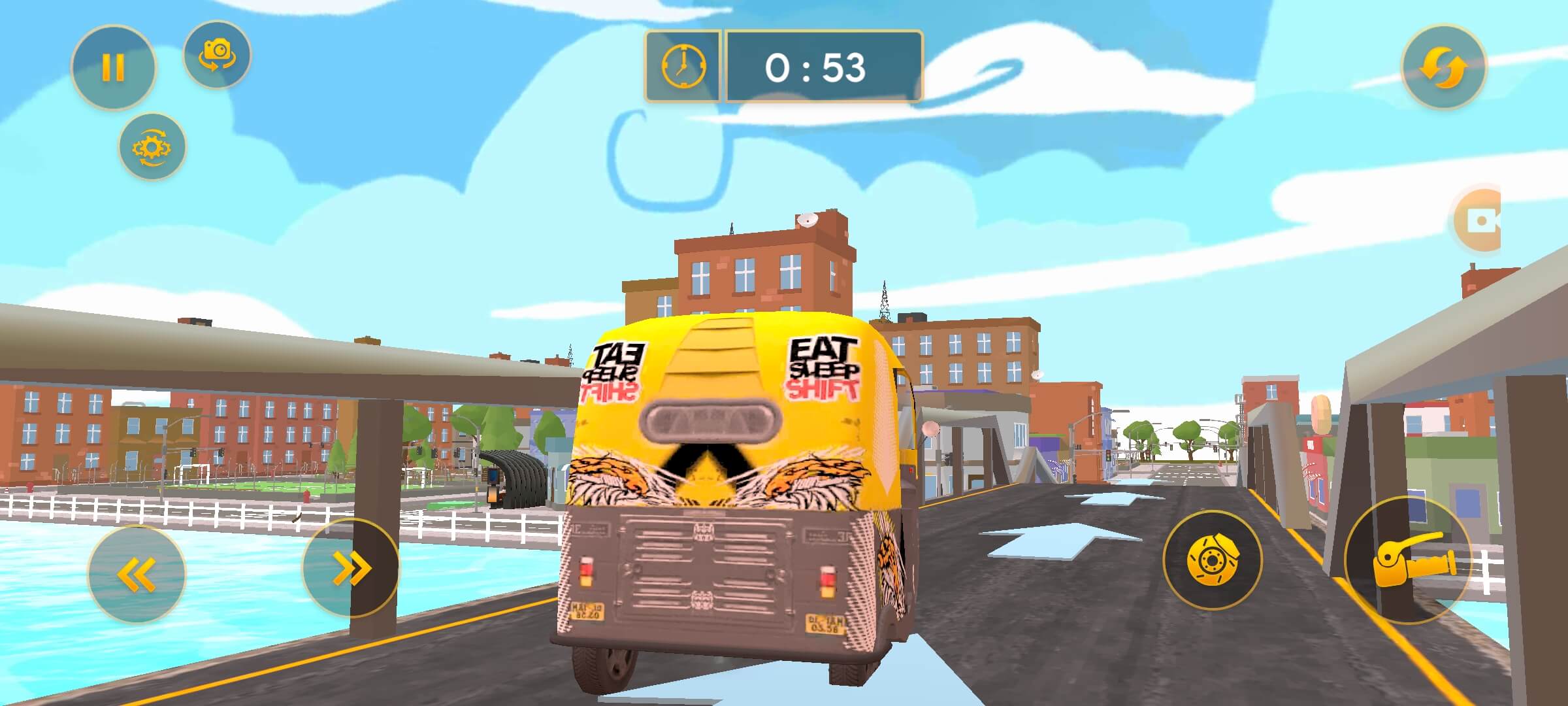
Task: Hit the throttle handle accelerator
Action: pos(1408,560)
